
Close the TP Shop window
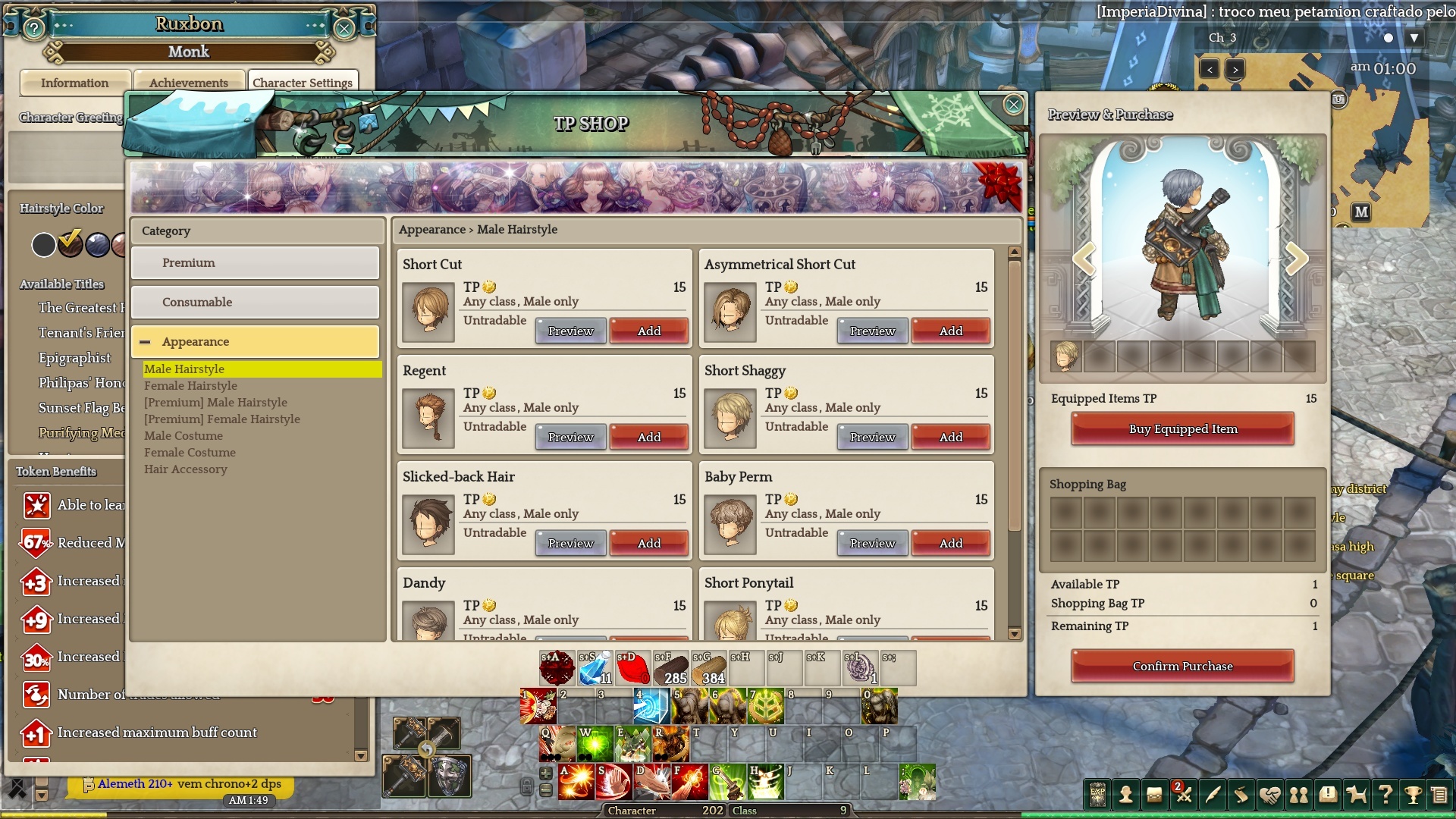point(1013,105)
